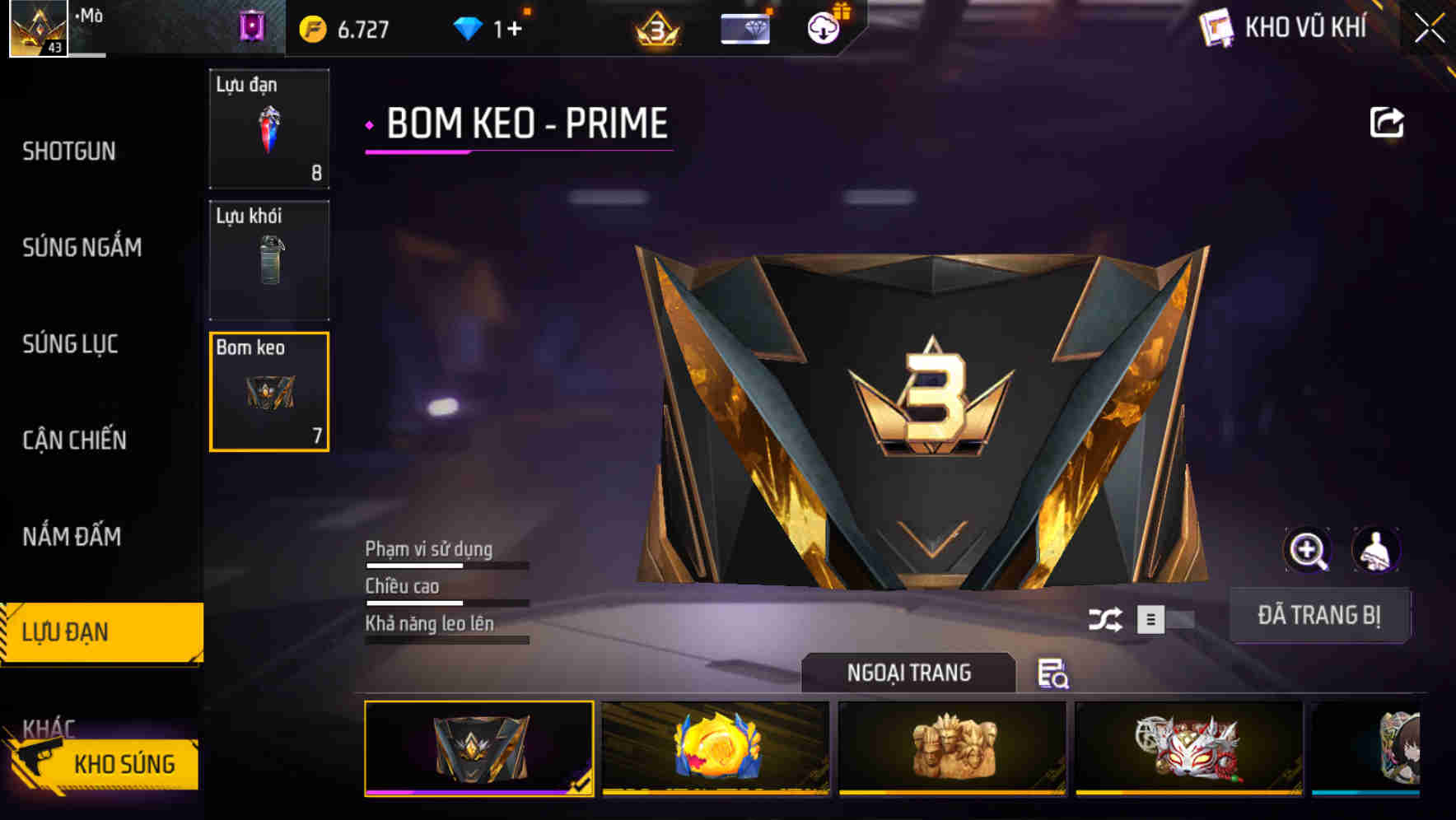Switch to the SHOTGUN category
Screen dimensions: 1456x820
70,151
